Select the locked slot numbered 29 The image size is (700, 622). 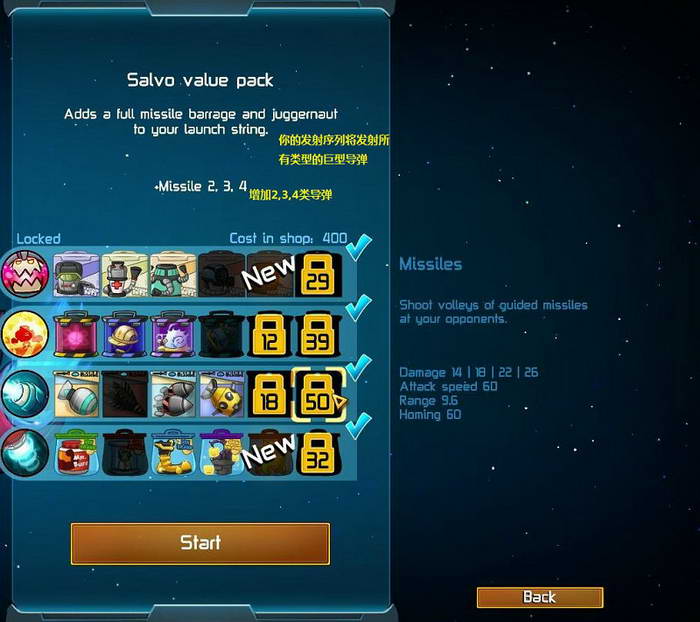click(318, 274)
